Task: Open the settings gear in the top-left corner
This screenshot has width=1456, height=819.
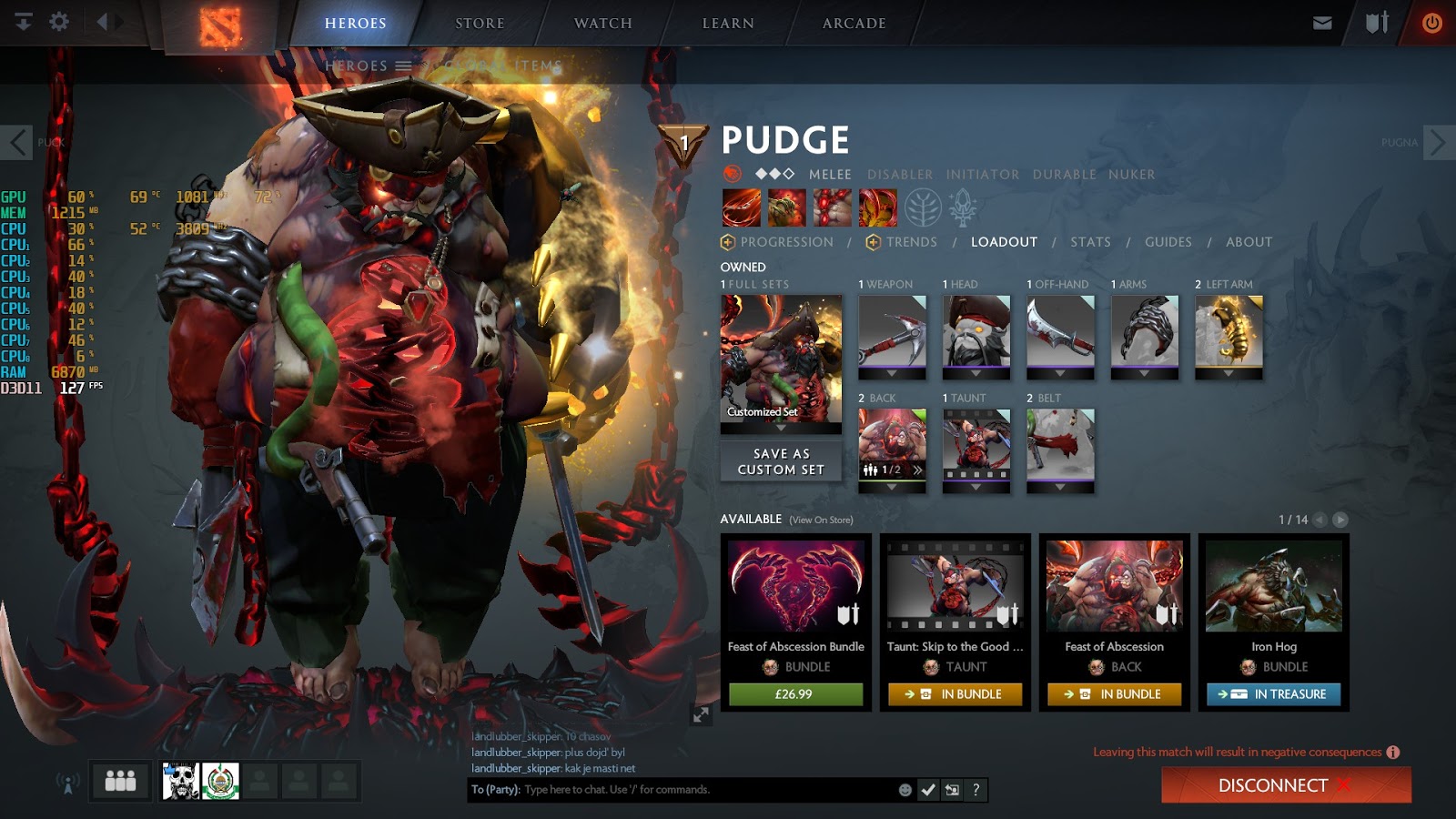Action: point(59,21)
